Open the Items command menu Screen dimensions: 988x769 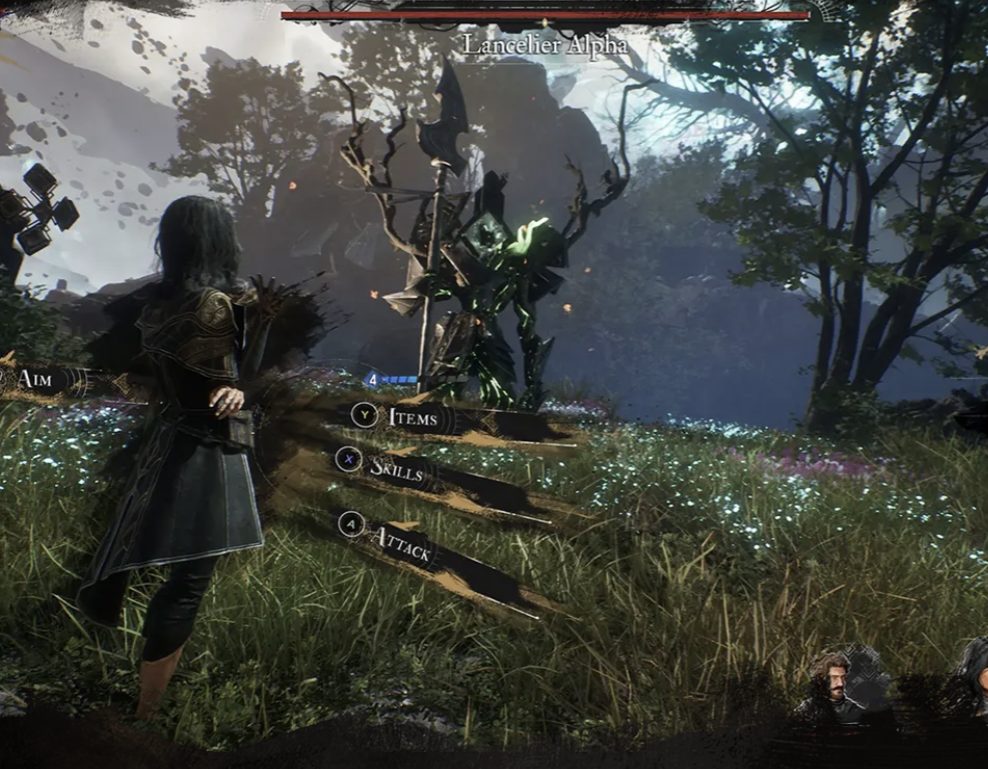point(412,417)
